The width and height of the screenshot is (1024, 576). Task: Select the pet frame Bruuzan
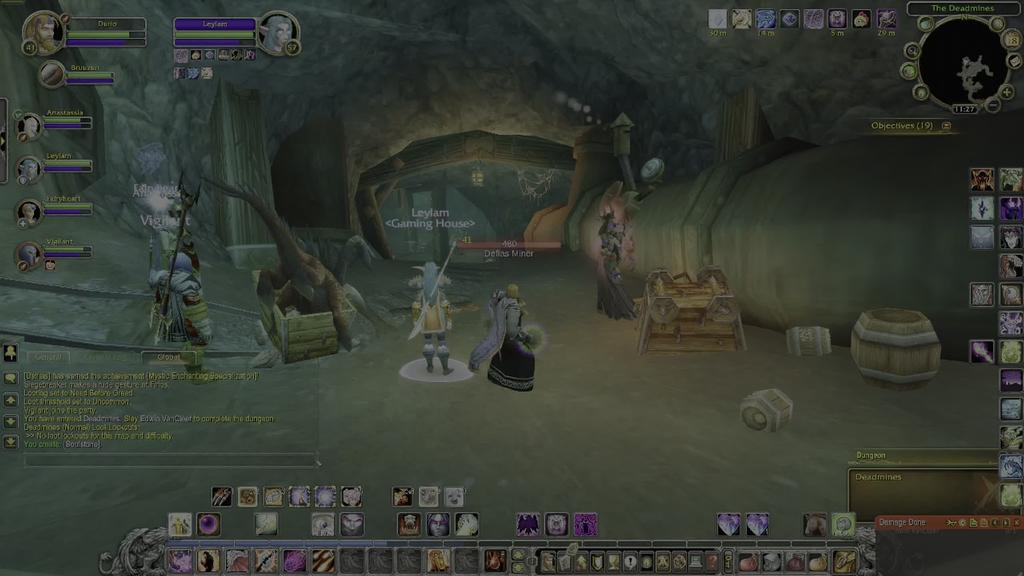52,74
